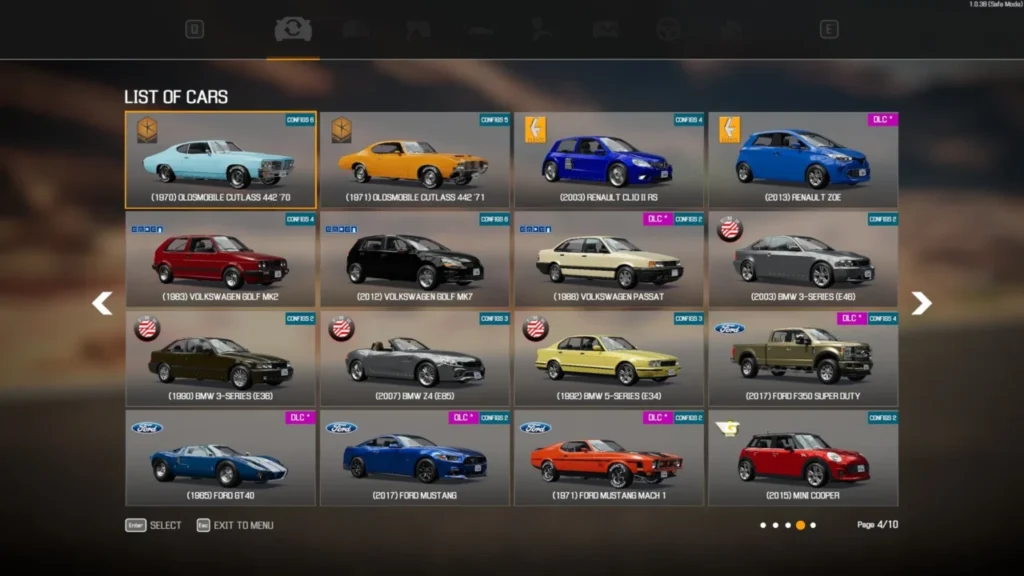Image resolution: width=1024 pixels, height=576 pixels.
Task: Select the 2012 Volkswagen Golf MK7
Action: tap(415, 259)
